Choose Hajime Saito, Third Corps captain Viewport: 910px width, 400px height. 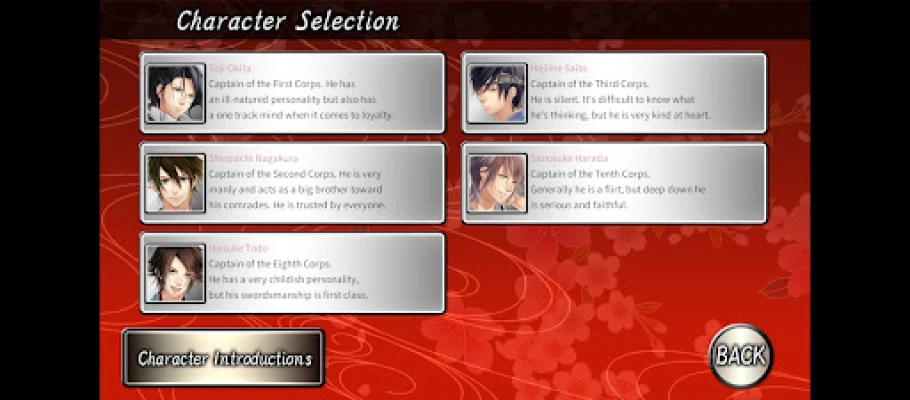pos(613,93)
